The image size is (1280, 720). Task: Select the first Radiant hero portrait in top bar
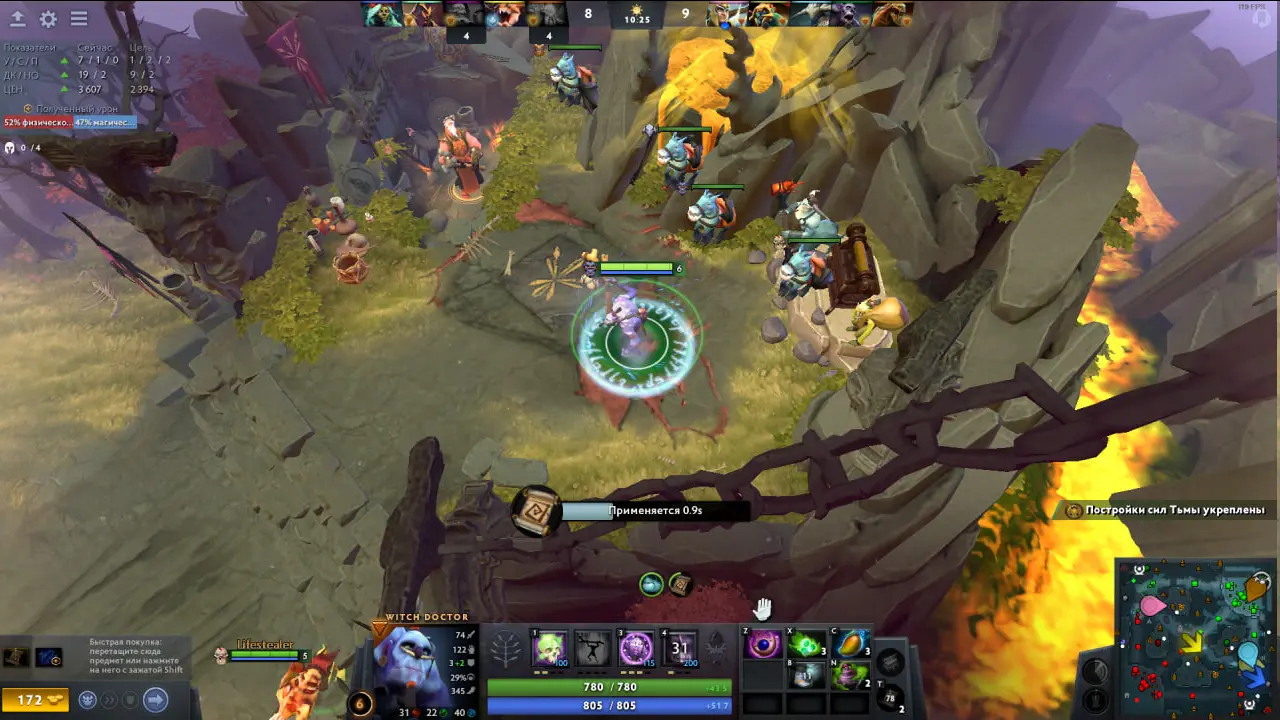click(380, 14)
